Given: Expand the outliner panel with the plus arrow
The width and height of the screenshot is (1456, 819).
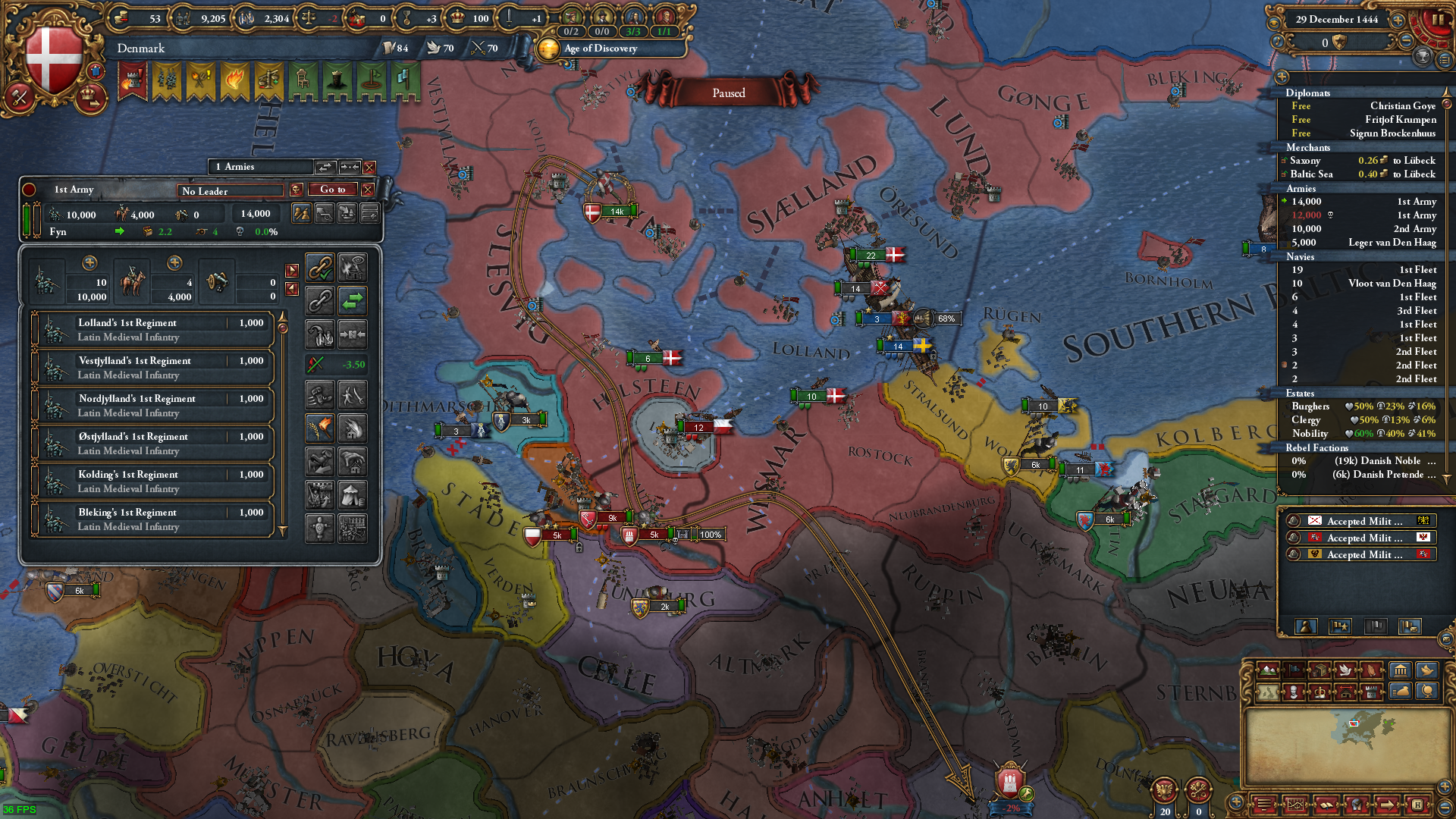Looking at the screenshot, I should [1282, 77].
